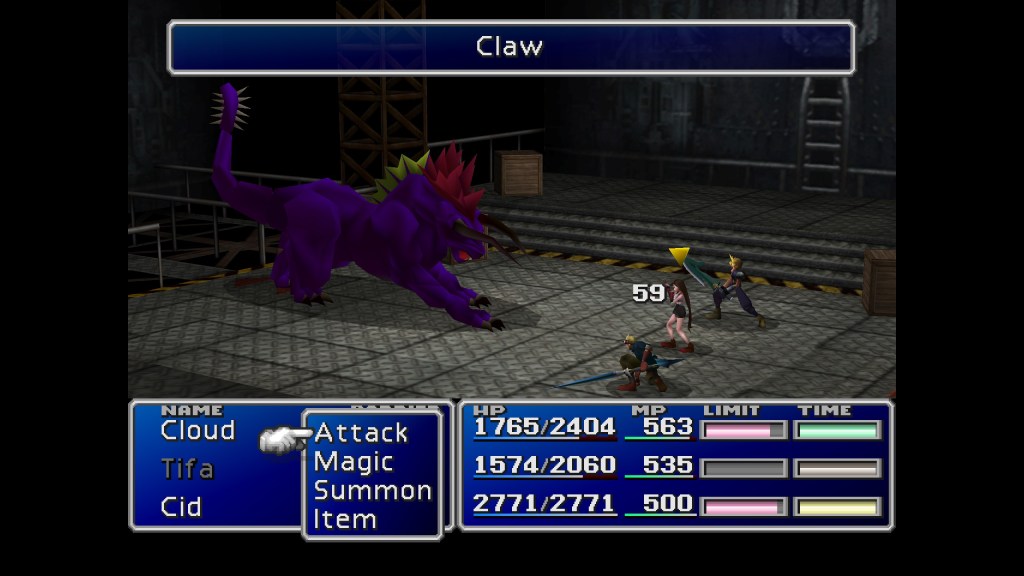This screenshot has width=1024, height=576.
Task: Select the Summon command
Action: 372,491
